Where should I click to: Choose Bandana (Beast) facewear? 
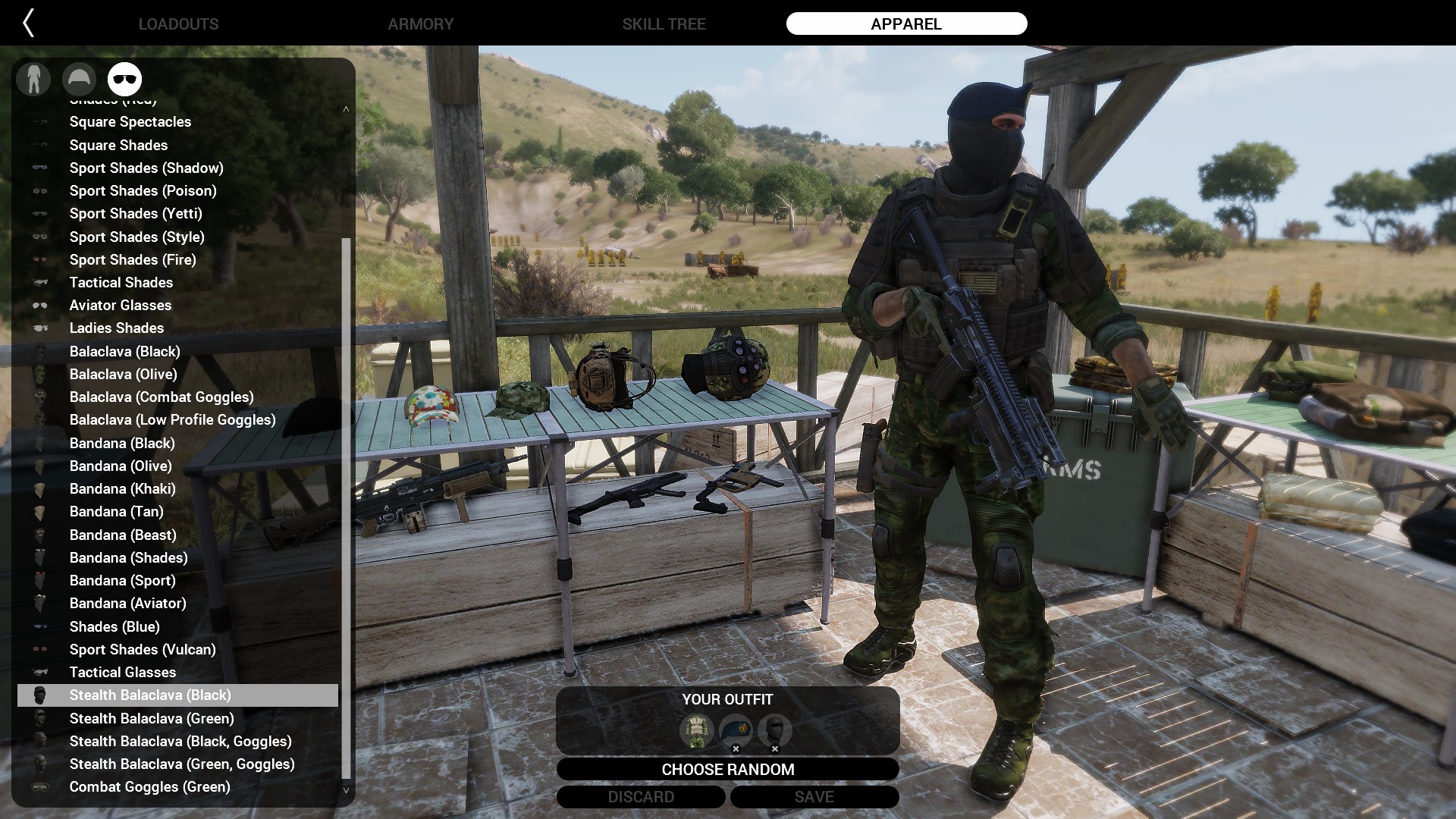pyautogui.click(x=123, y=535)
